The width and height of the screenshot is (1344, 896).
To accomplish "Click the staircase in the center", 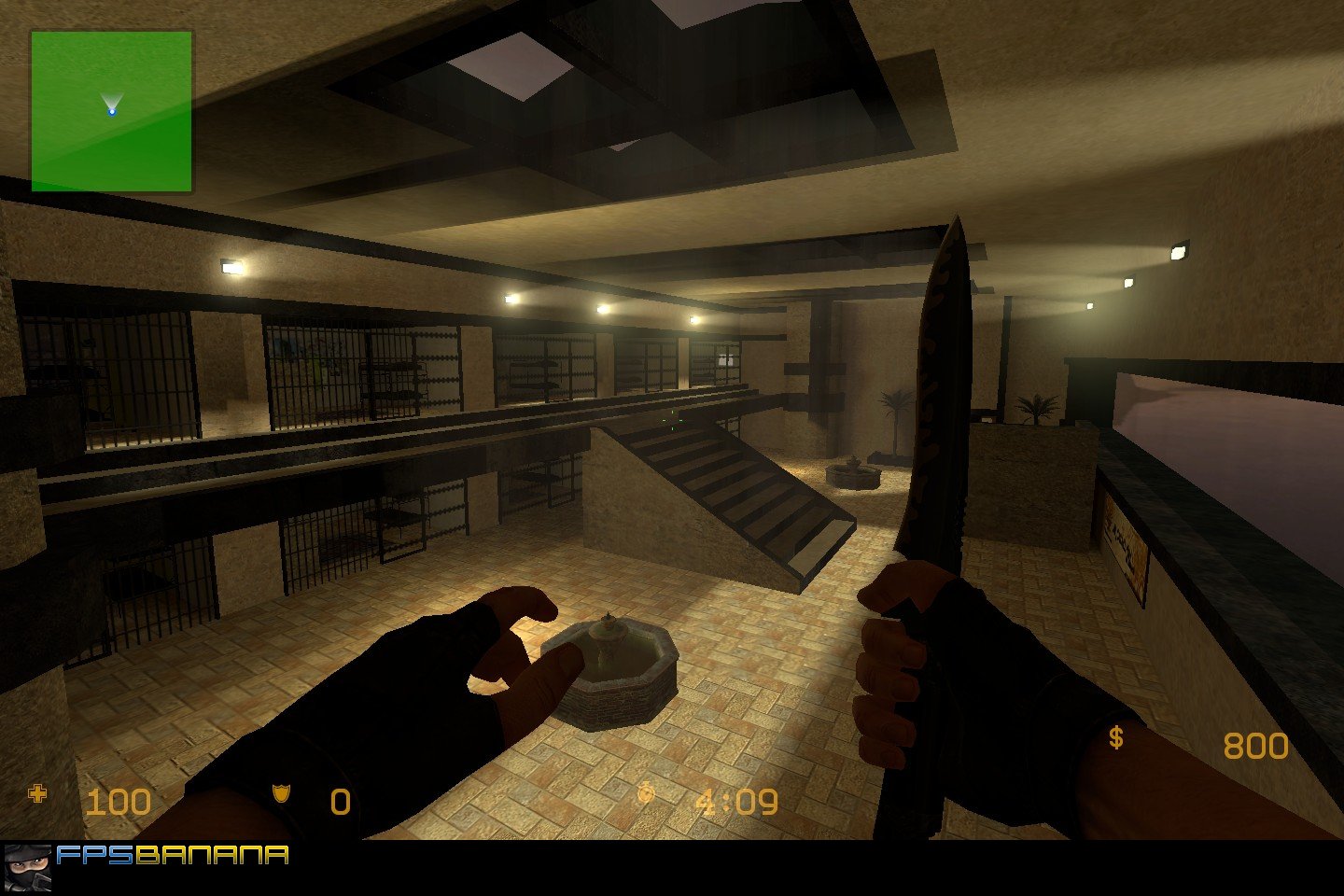I will [x=737, y=485].
